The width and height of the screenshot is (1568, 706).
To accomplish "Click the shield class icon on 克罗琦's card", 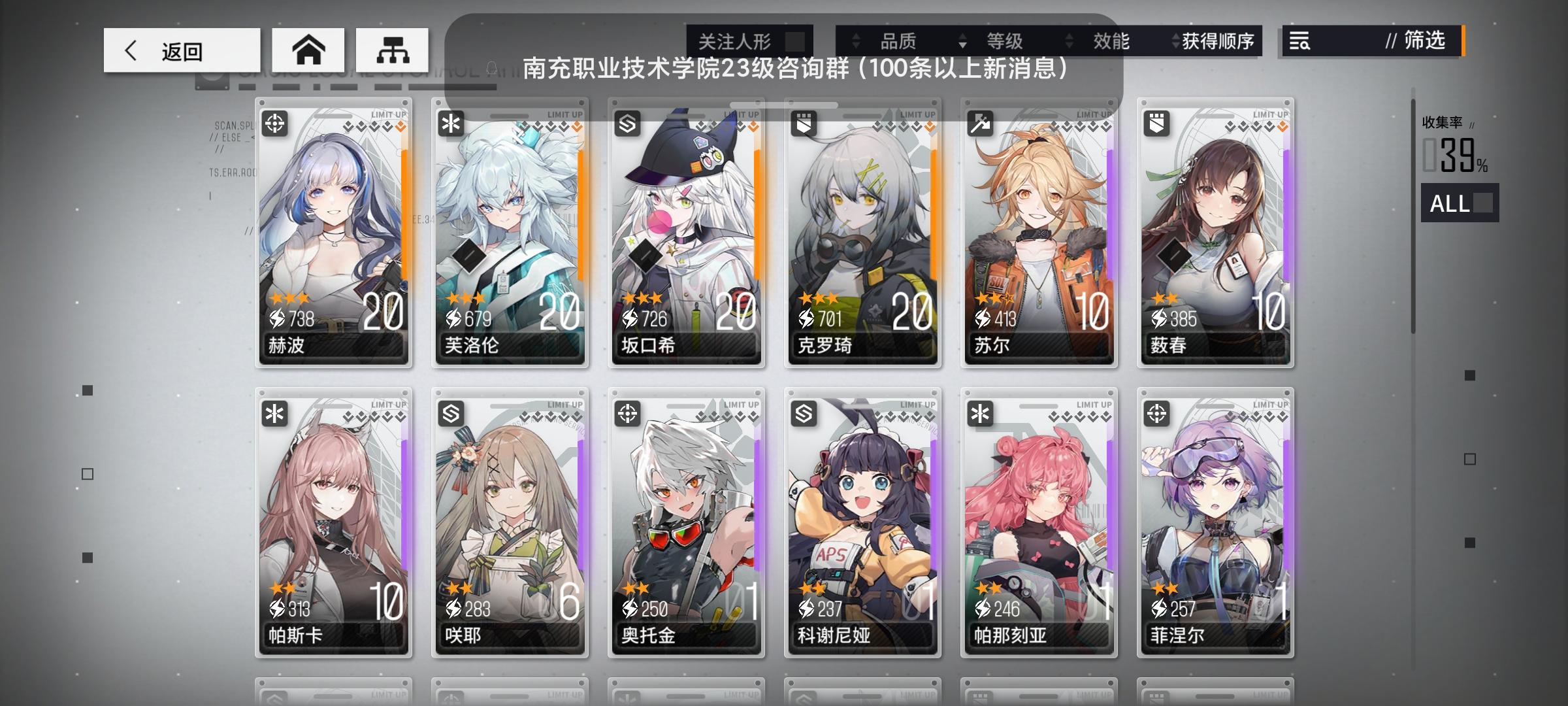I will coord(802,124).
